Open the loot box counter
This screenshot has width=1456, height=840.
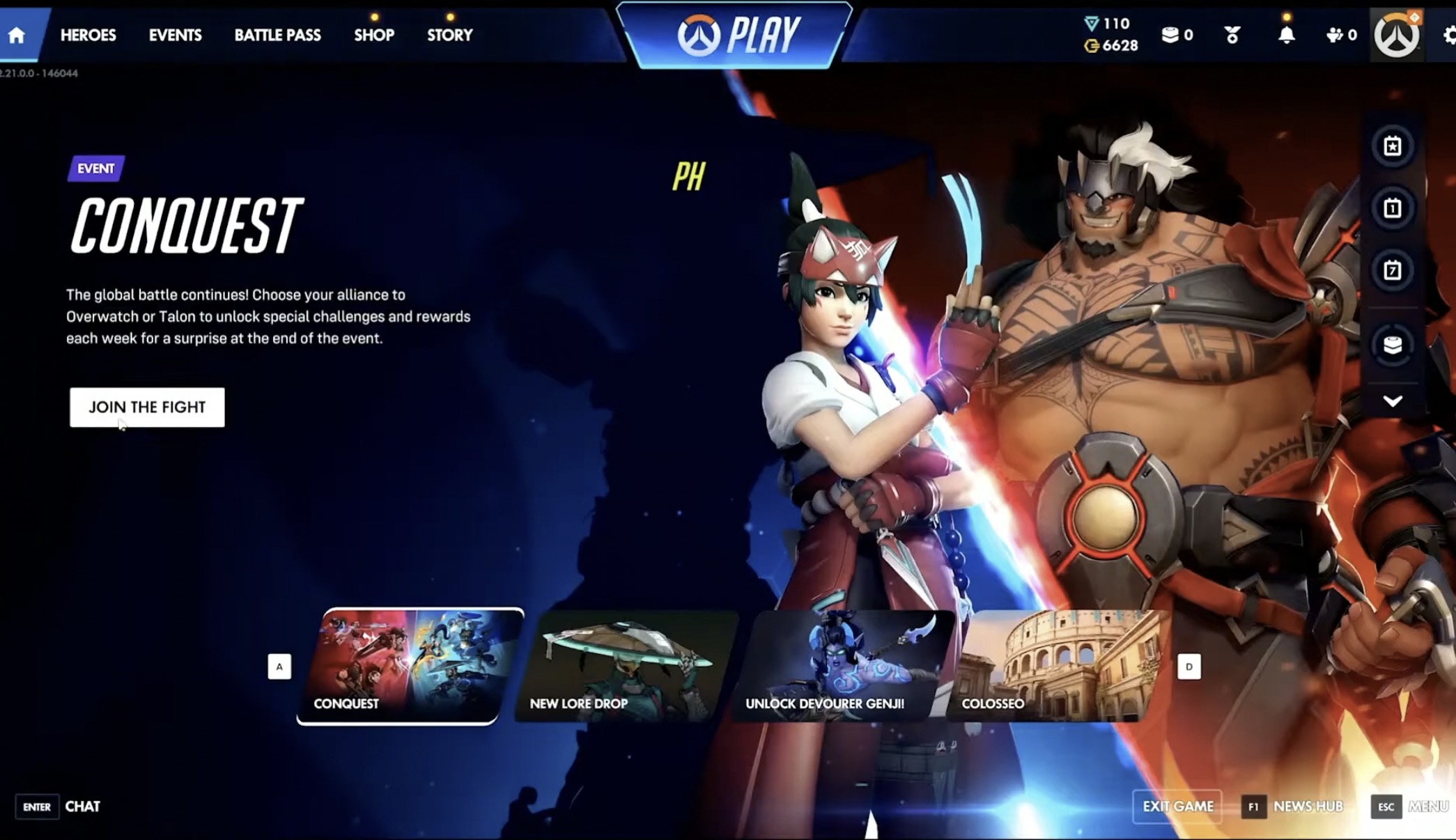[1177, 35]
